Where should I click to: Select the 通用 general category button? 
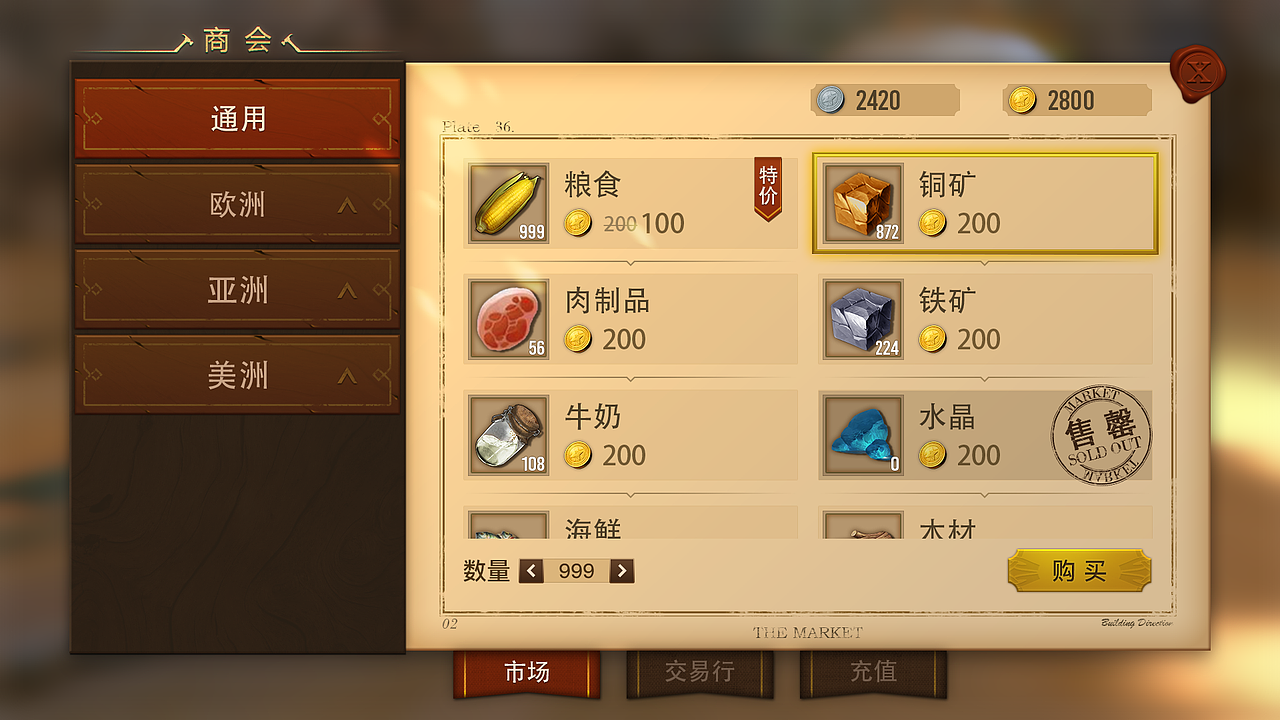tap(236, 117)
